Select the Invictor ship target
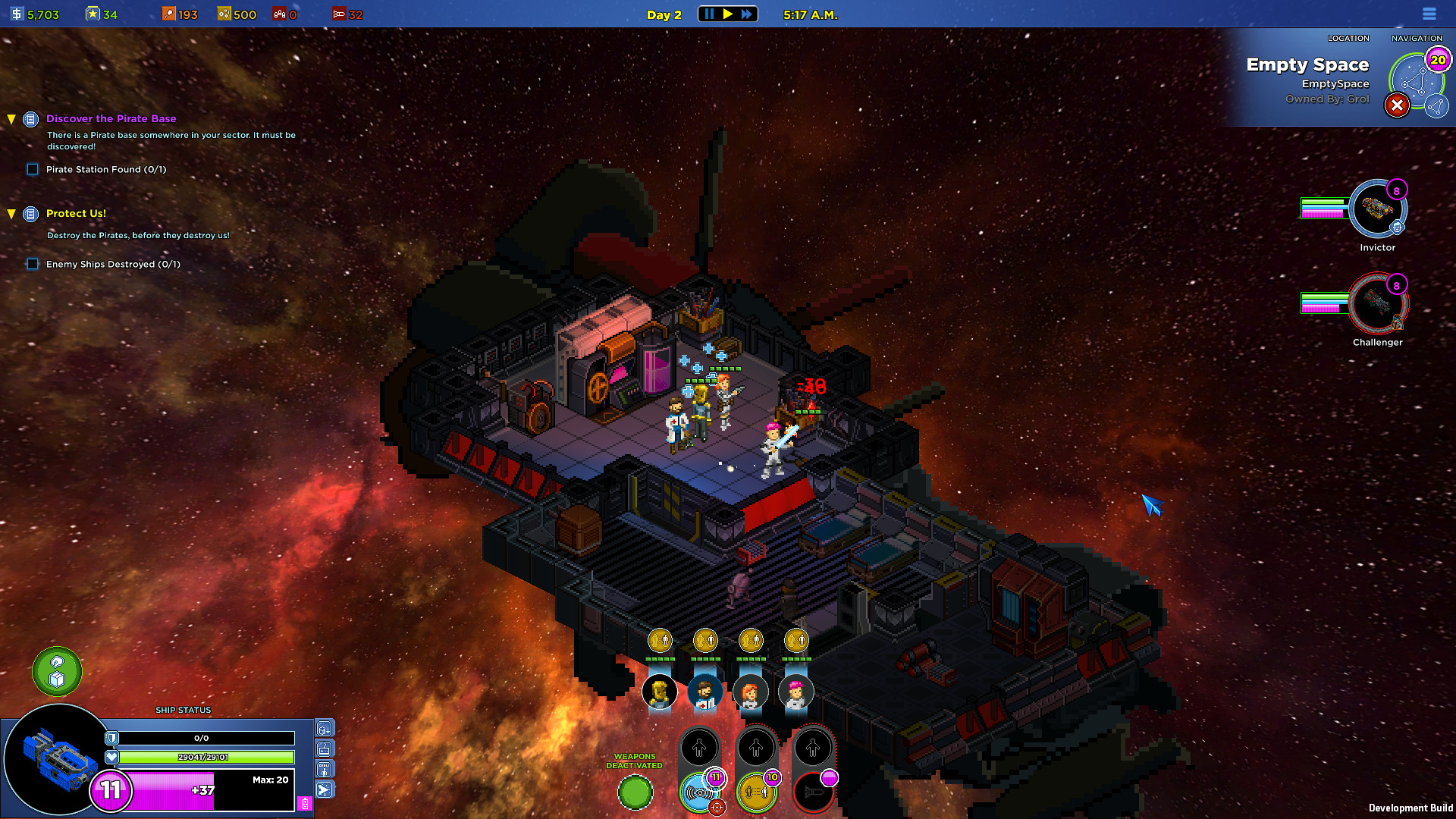The height and width of the screenshot is (819, 1456). pos(1377,209)
